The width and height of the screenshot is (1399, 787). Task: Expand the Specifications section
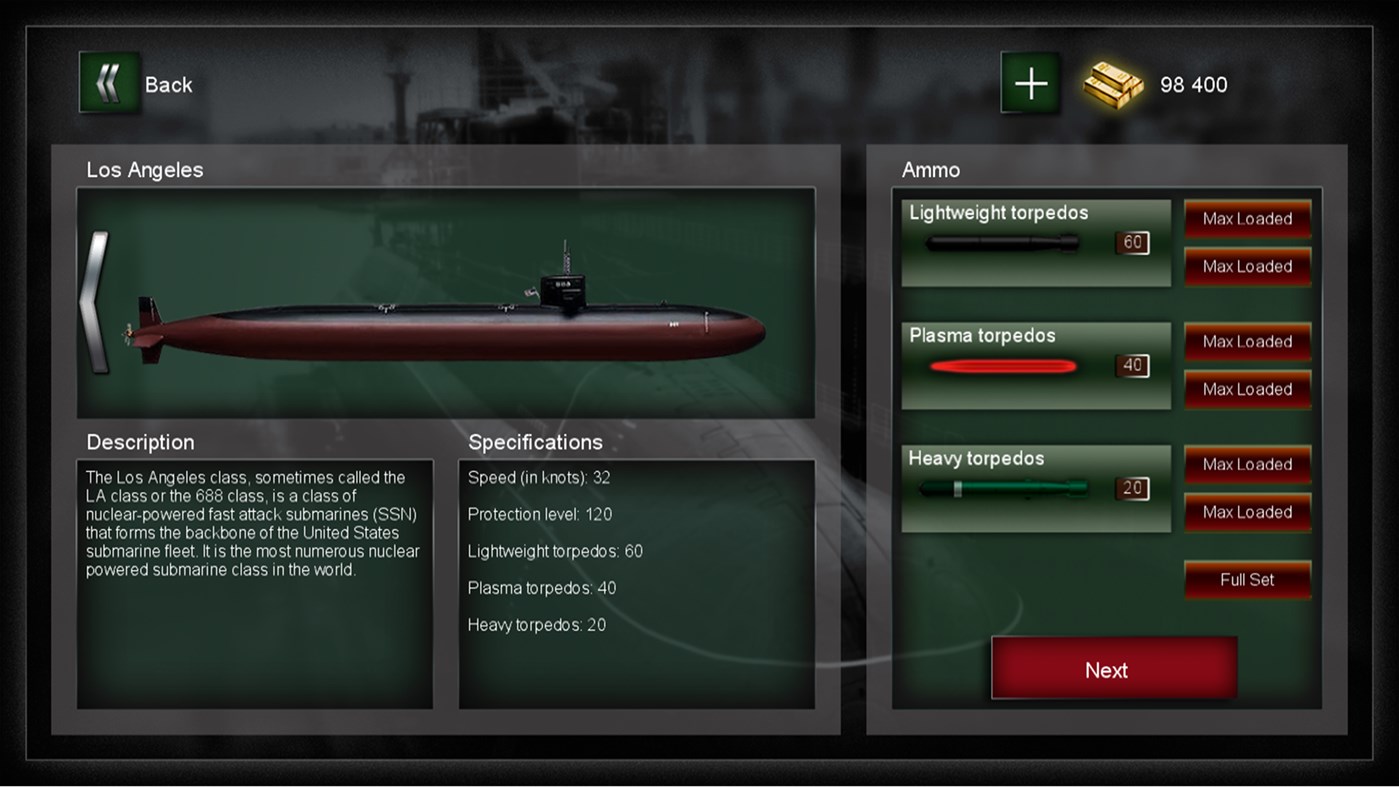535,442
